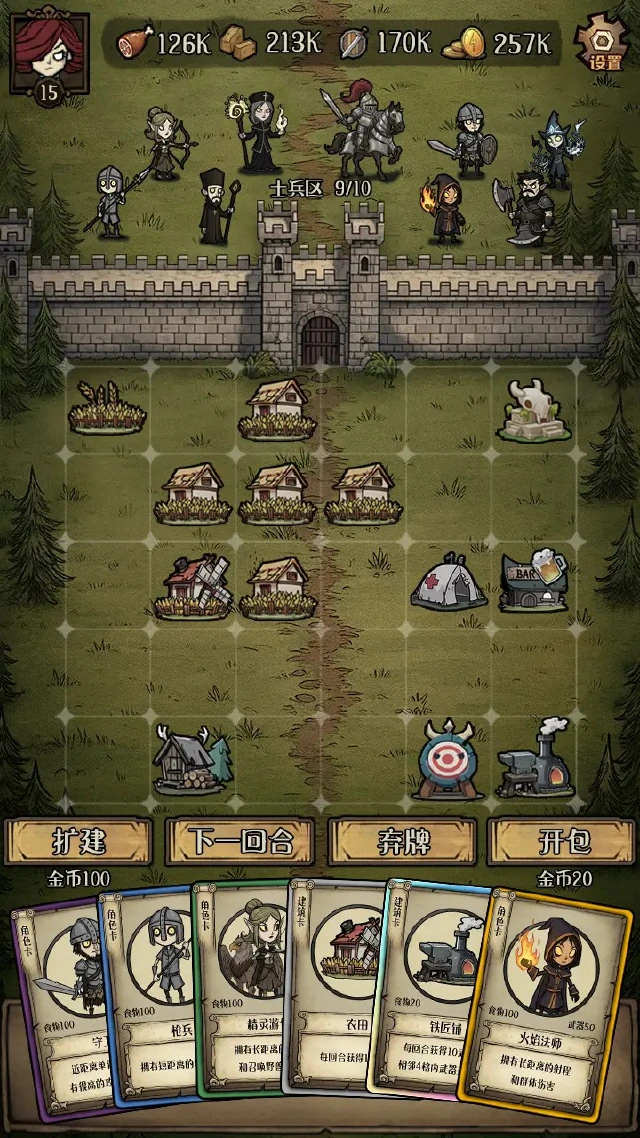Select the archery target tile

click(x=448, y=759)
